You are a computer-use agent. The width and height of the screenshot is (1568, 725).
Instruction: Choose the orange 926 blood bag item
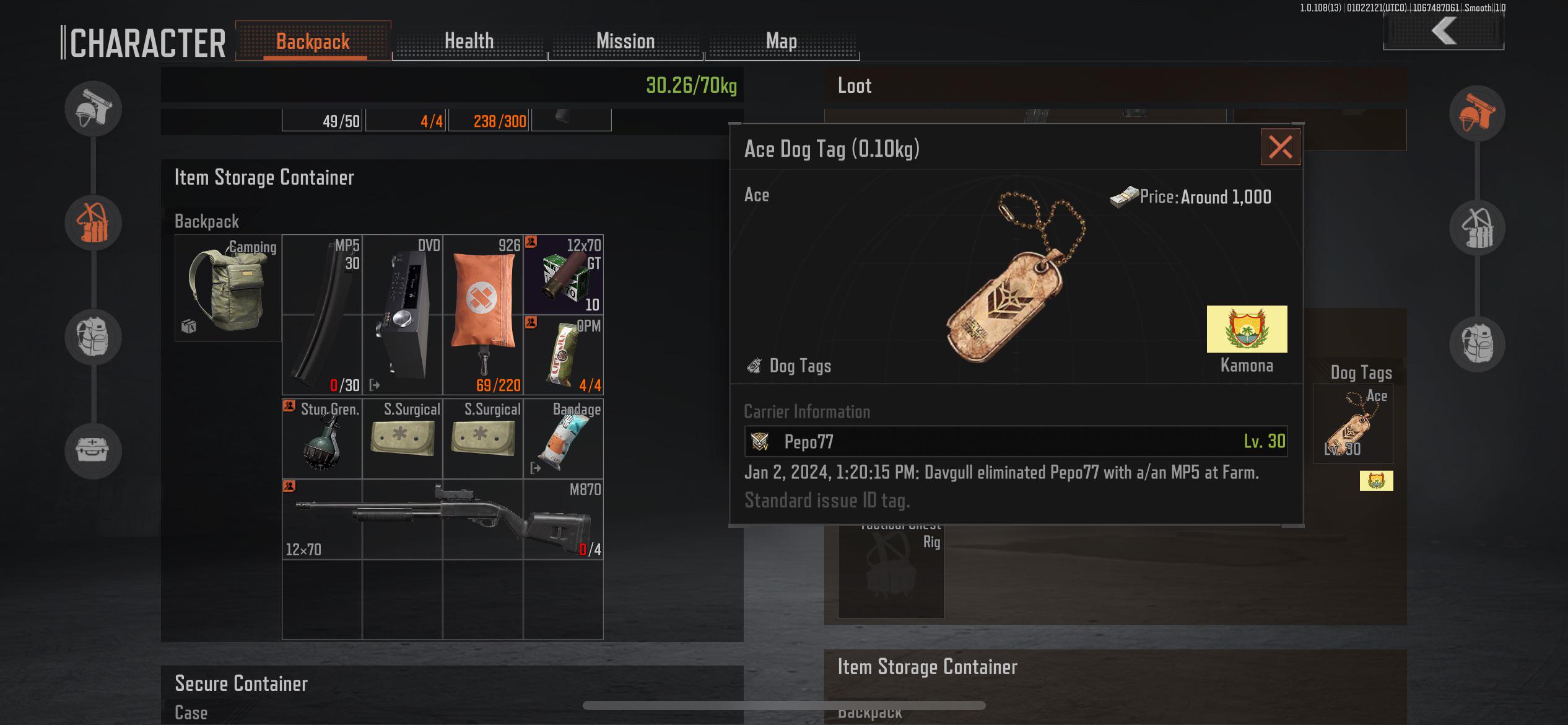[483, 315]
